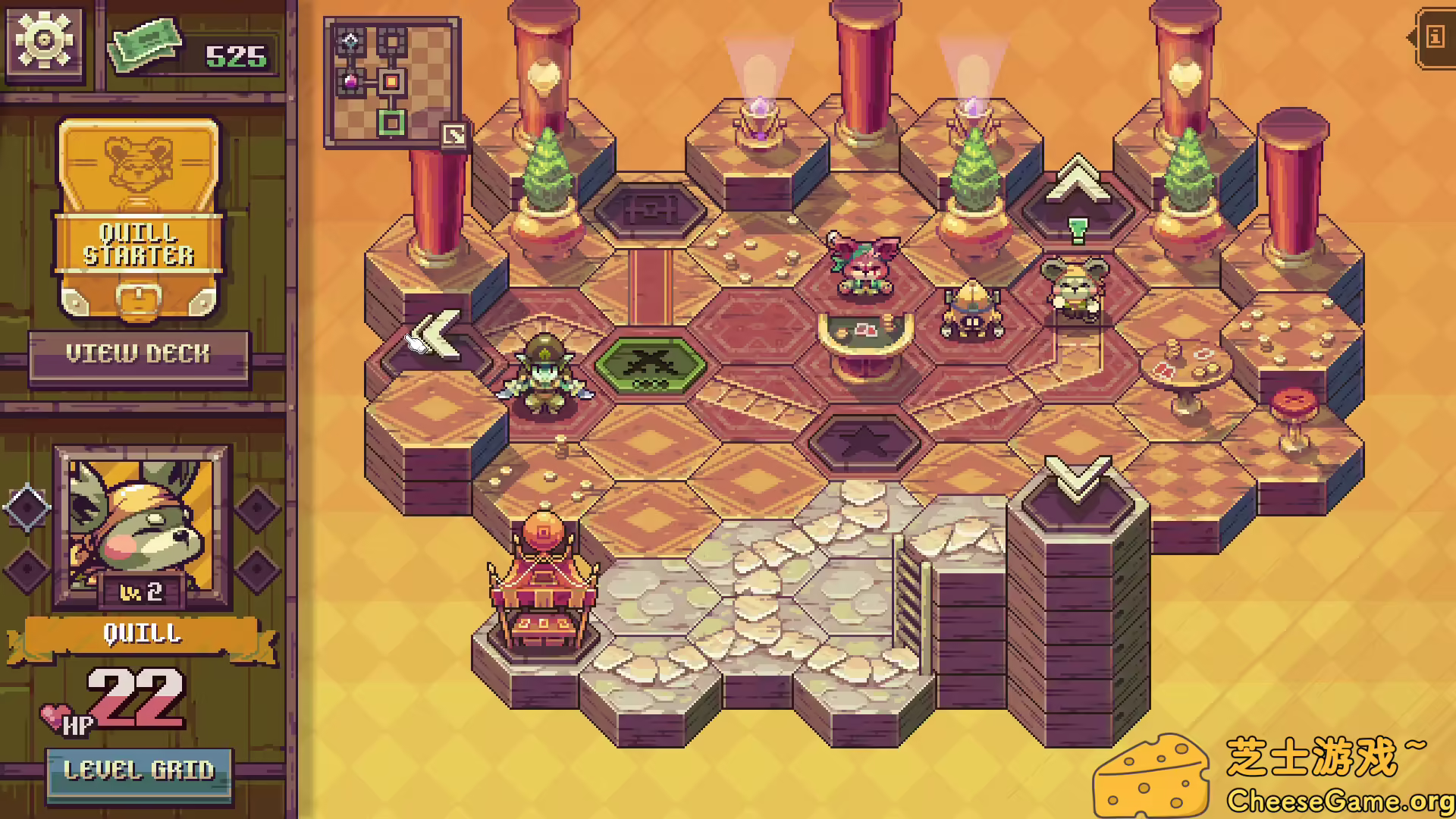Expand the minimap with its corner button
Viewport: 1456px width, 819px height.
pos(454,136)
